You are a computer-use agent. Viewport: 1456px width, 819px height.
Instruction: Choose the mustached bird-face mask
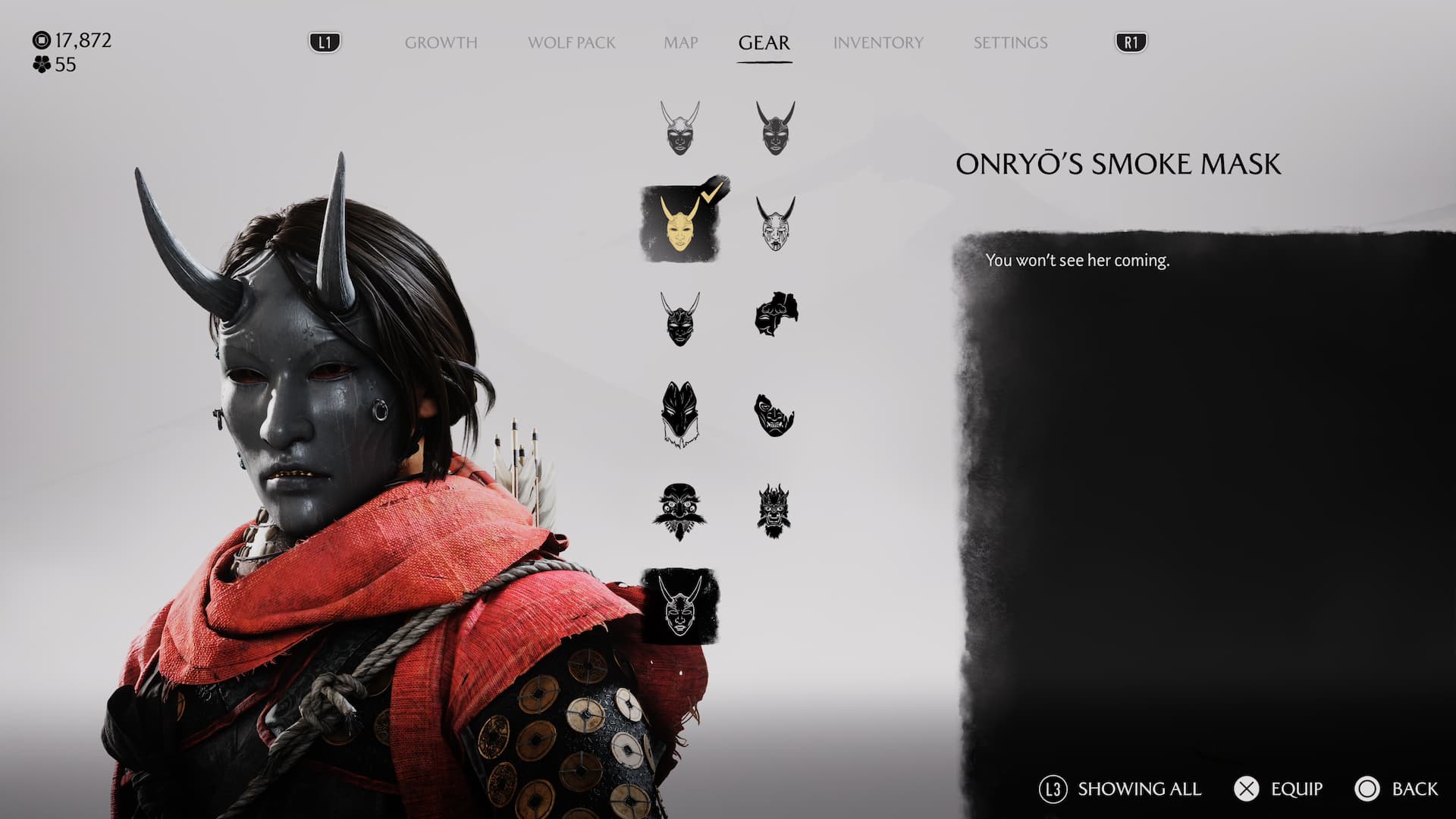679,510
